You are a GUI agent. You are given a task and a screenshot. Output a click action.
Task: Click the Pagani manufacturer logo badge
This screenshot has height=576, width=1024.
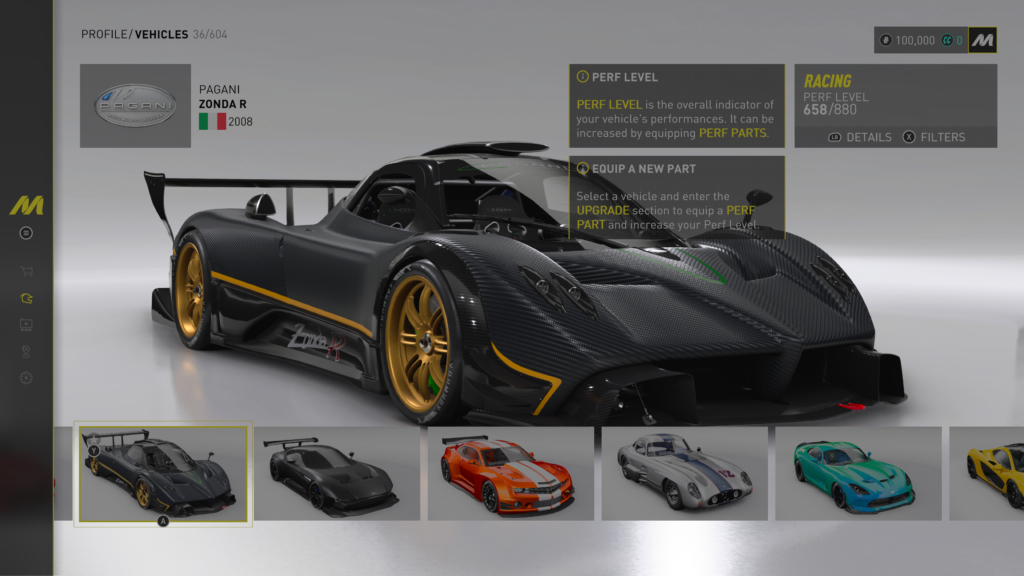pos(135,106)
